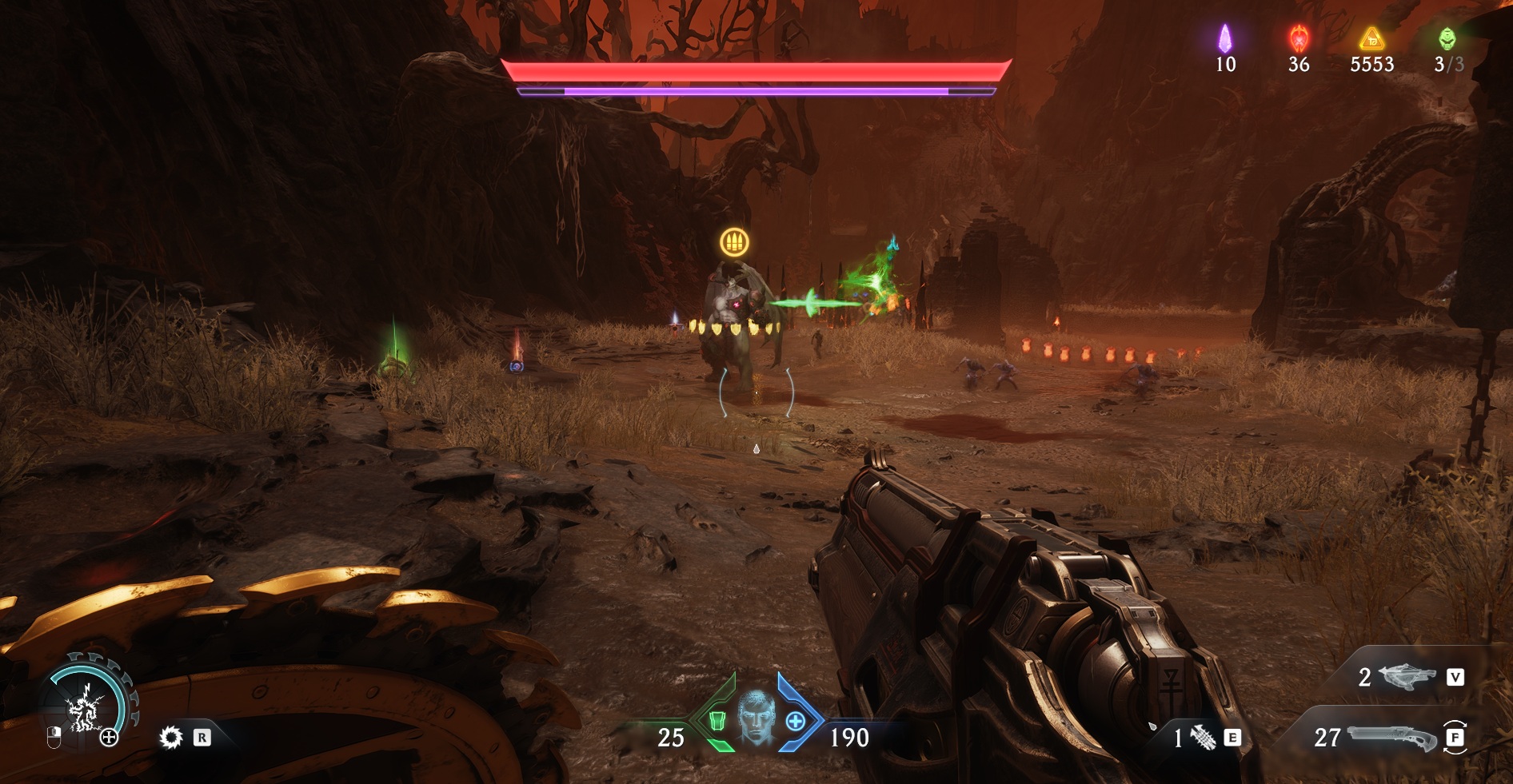Click the yellow ammo marker above the demon

pyautogui.click(x=734, y=241)
